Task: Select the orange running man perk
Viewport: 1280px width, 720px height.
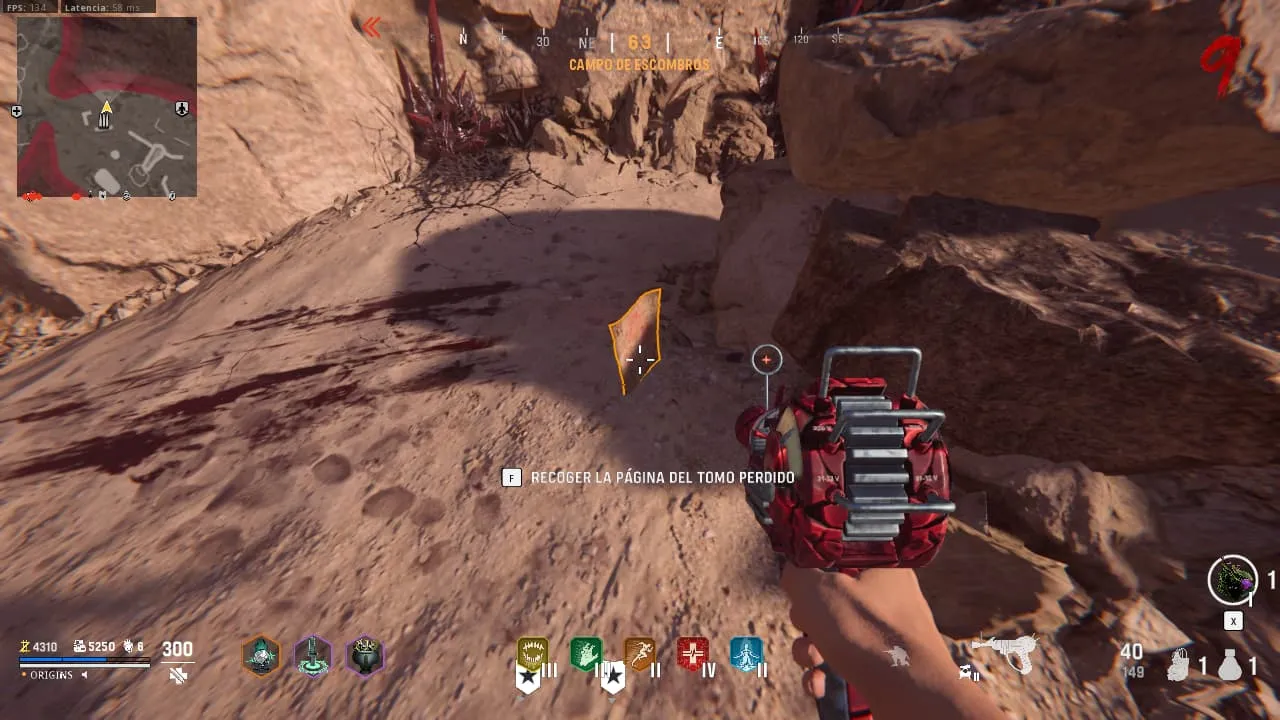Action: coord(639,654)
